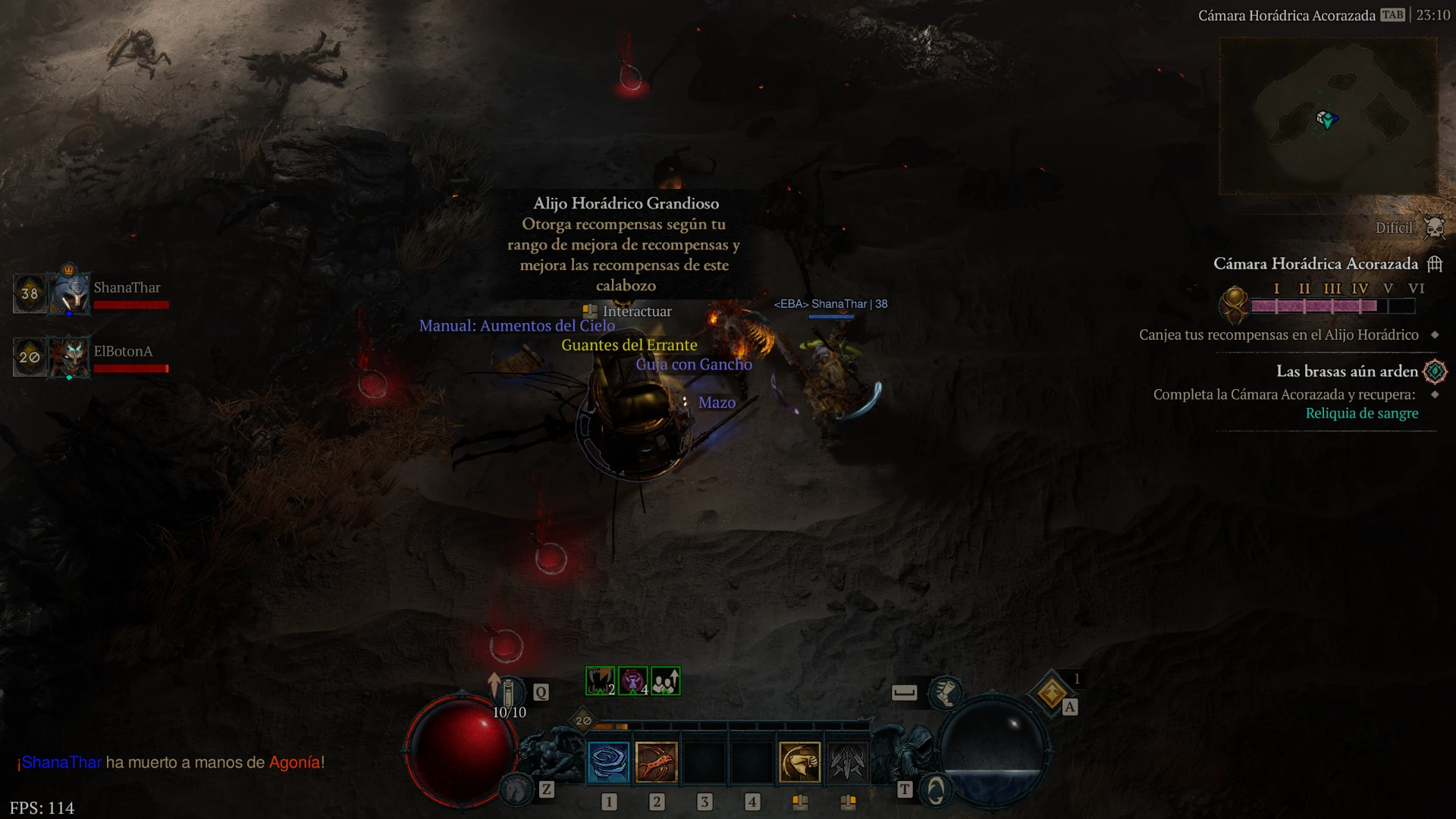Open the portal icon beside the resource orb
1456x819 pixels.
(936, 791)
